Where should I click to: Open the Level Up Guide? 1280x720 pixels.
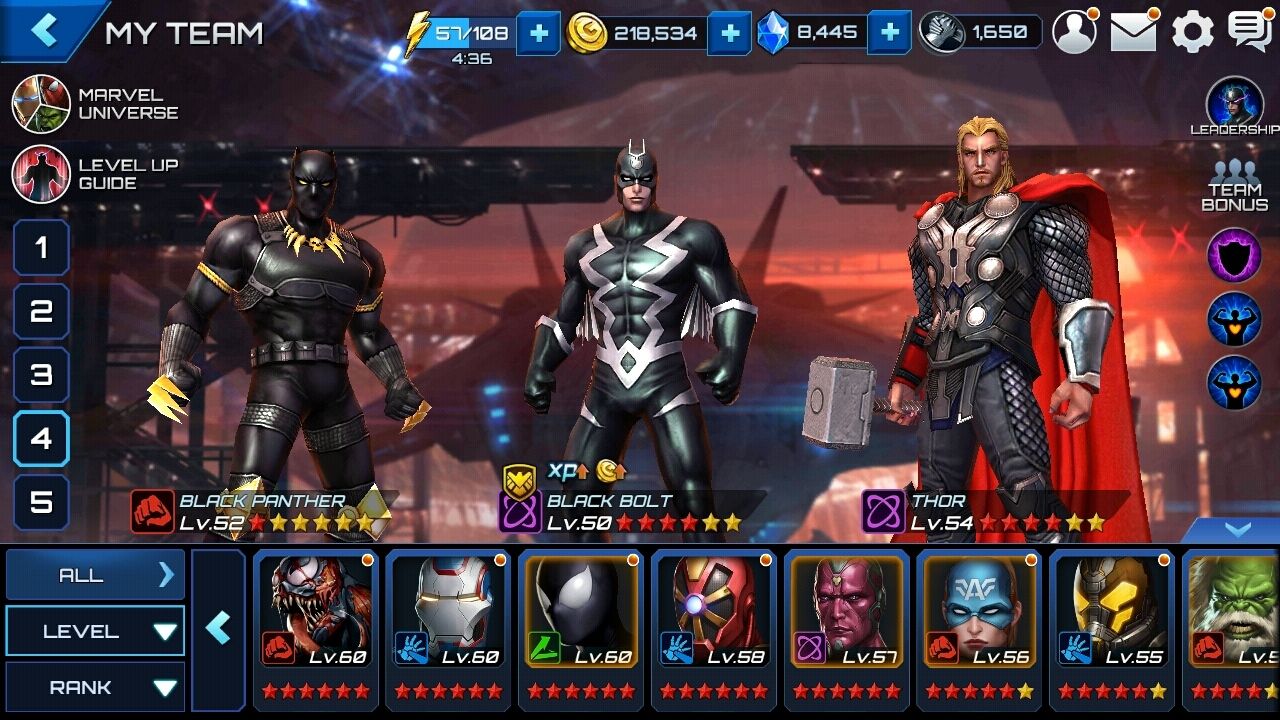click(x=95, y=174)
